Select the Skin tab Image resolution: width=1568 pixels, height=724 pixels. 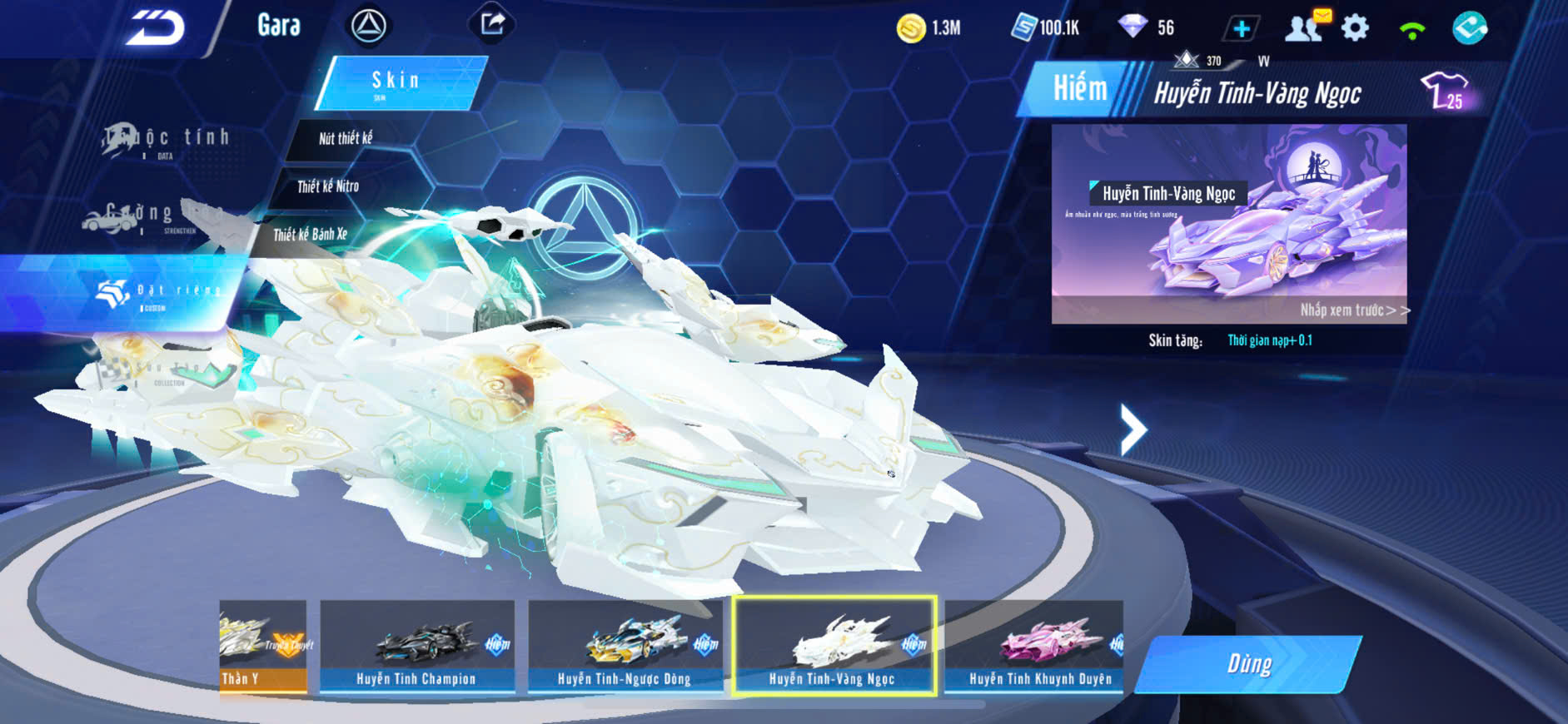[399, 82]
